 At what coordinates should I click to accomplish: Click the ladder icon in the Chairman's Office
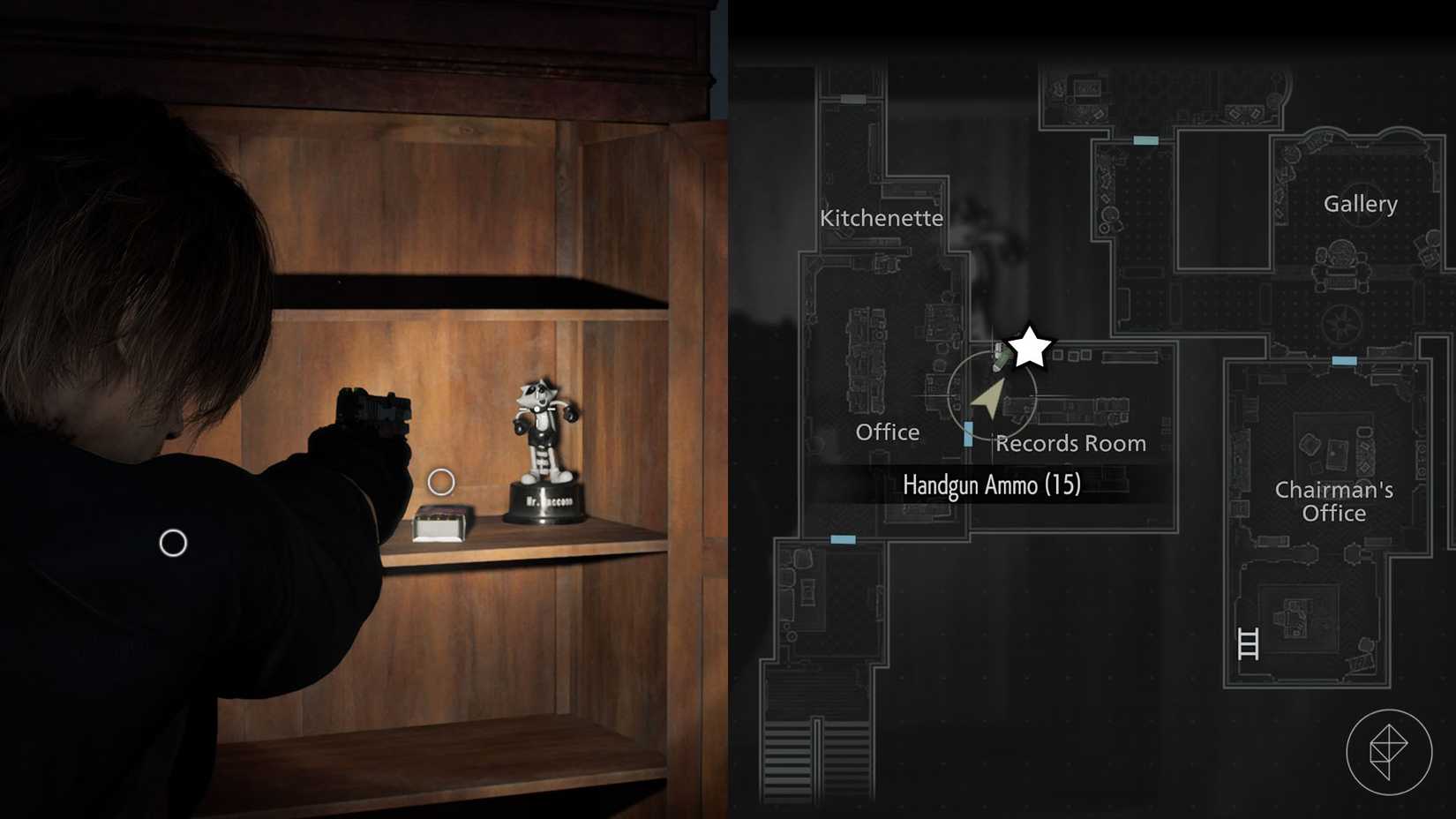tap(1247, 644)
